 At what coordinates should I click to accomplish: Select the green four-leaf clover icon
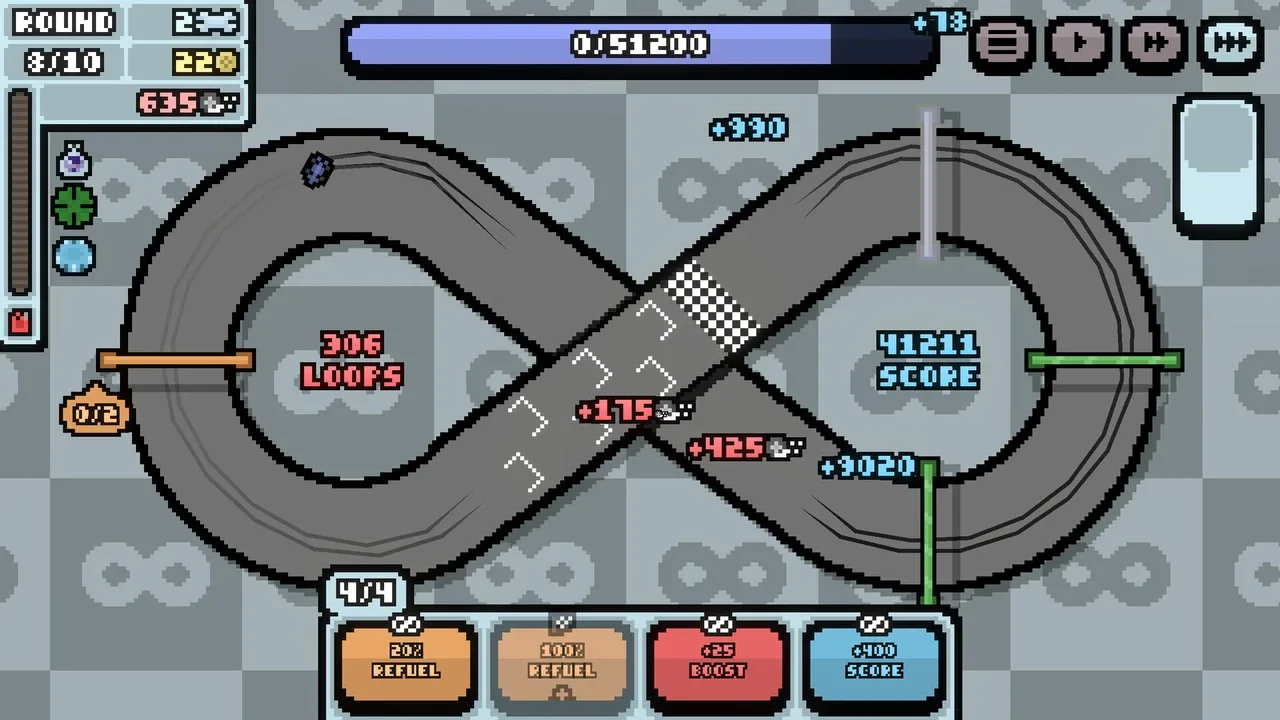pyautogui.click(x=74, y=207)
